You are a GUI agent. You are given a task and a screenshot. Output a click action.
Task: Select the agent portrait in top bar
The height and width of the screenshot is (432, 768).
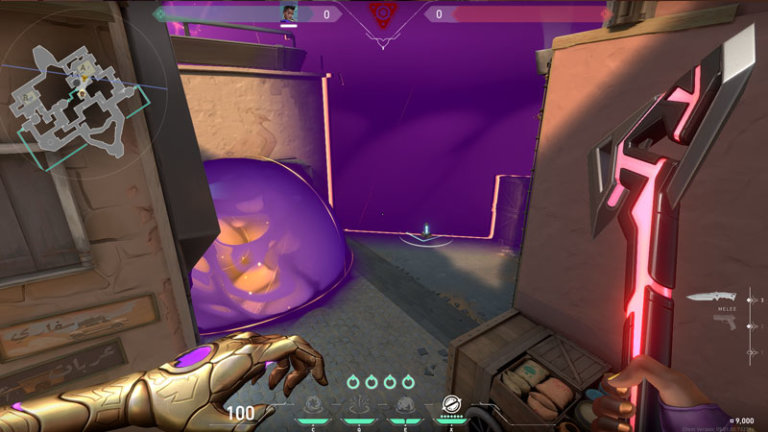tap(289, 12)
